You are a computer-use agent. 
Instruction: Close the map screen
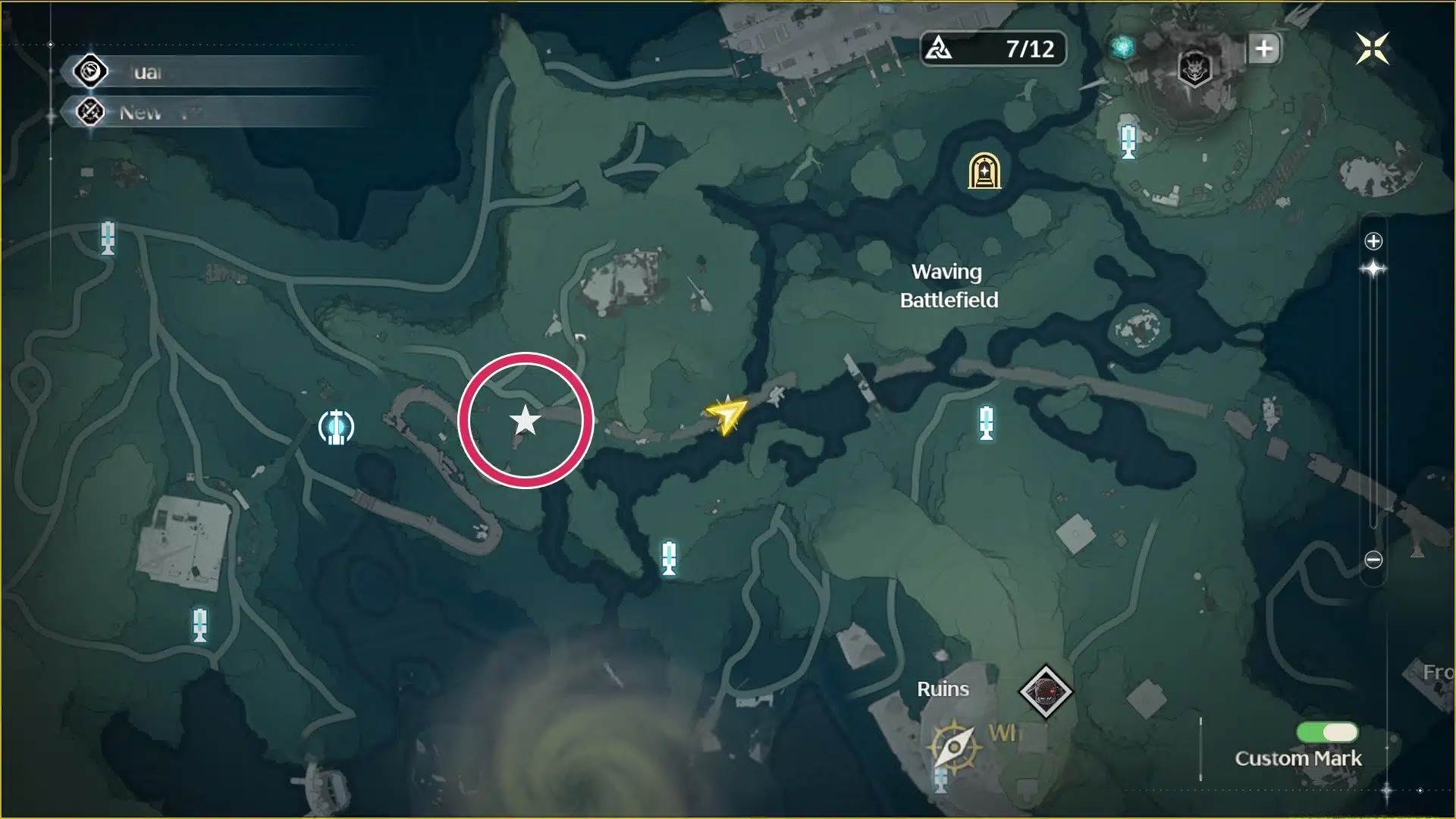(x=1372, y=49)
